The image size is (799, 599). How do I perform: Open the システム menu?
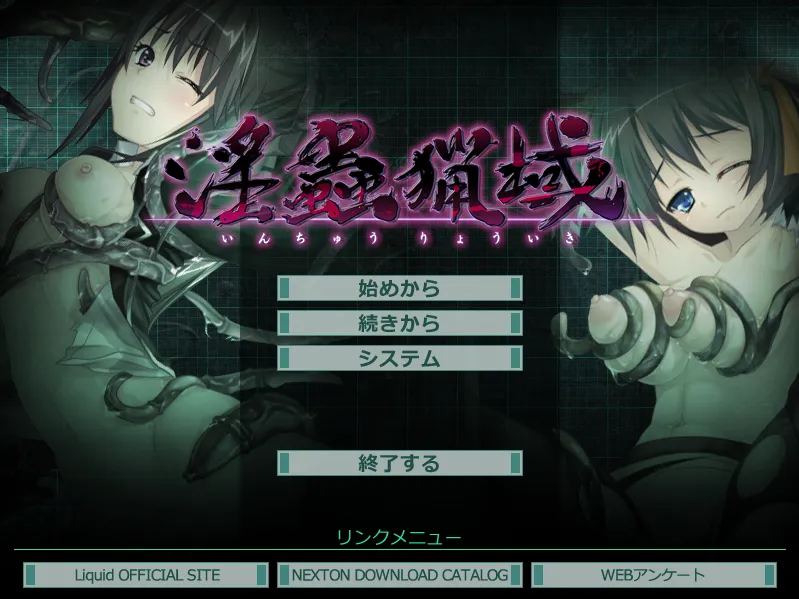tap(399, 358)
